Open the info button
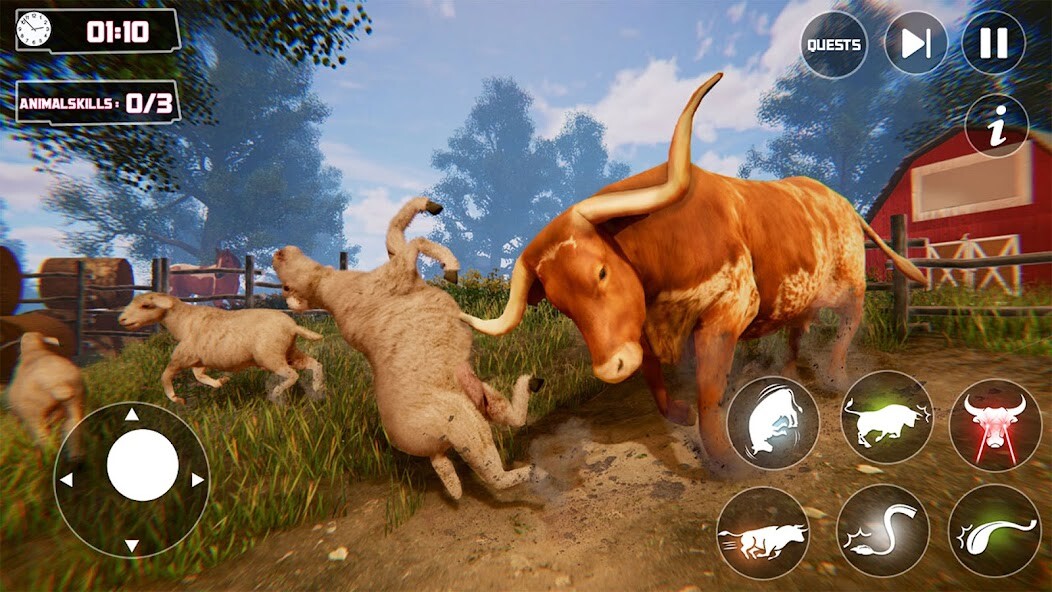This screenshot has width=1052, height=592. (997, 126)
